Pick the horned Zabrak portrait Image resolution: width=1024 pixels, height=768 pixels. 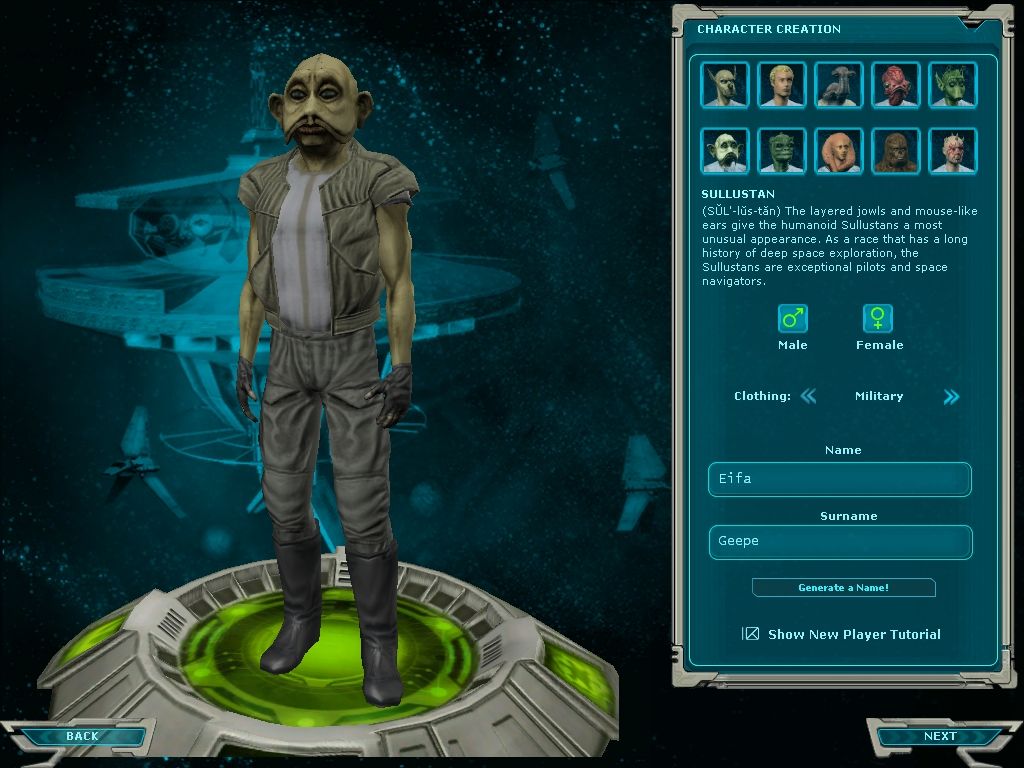point(953,151)
